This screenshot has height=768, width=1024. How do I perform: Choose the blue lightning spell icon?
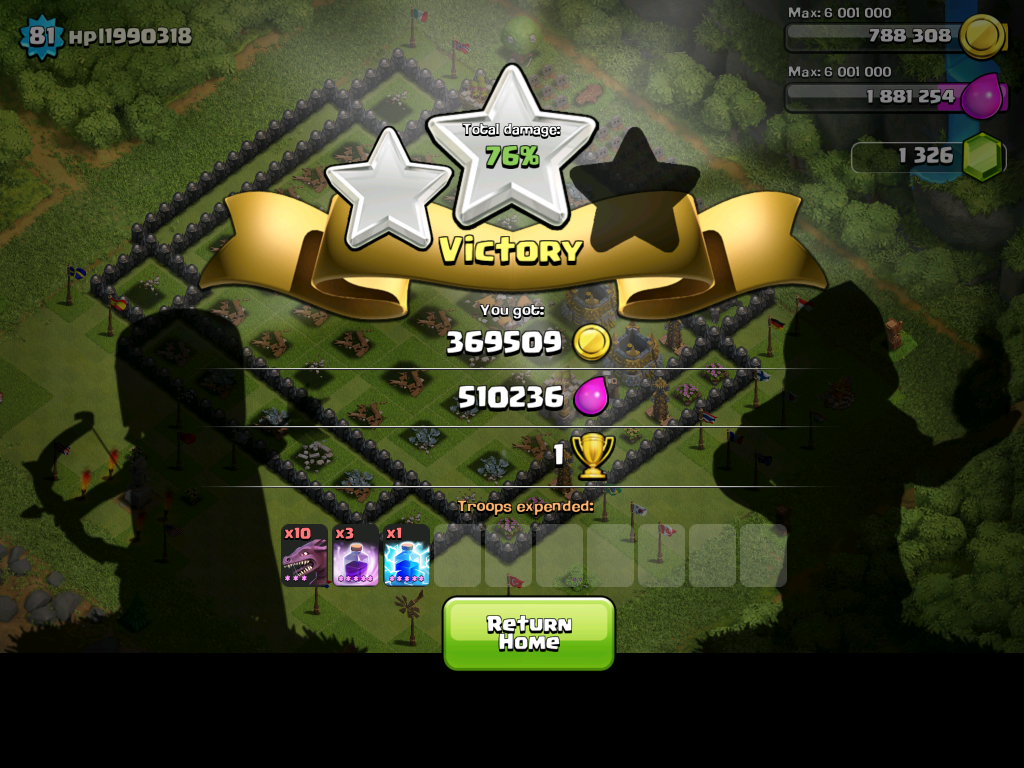pyautogui.click(x=406, y=556)
